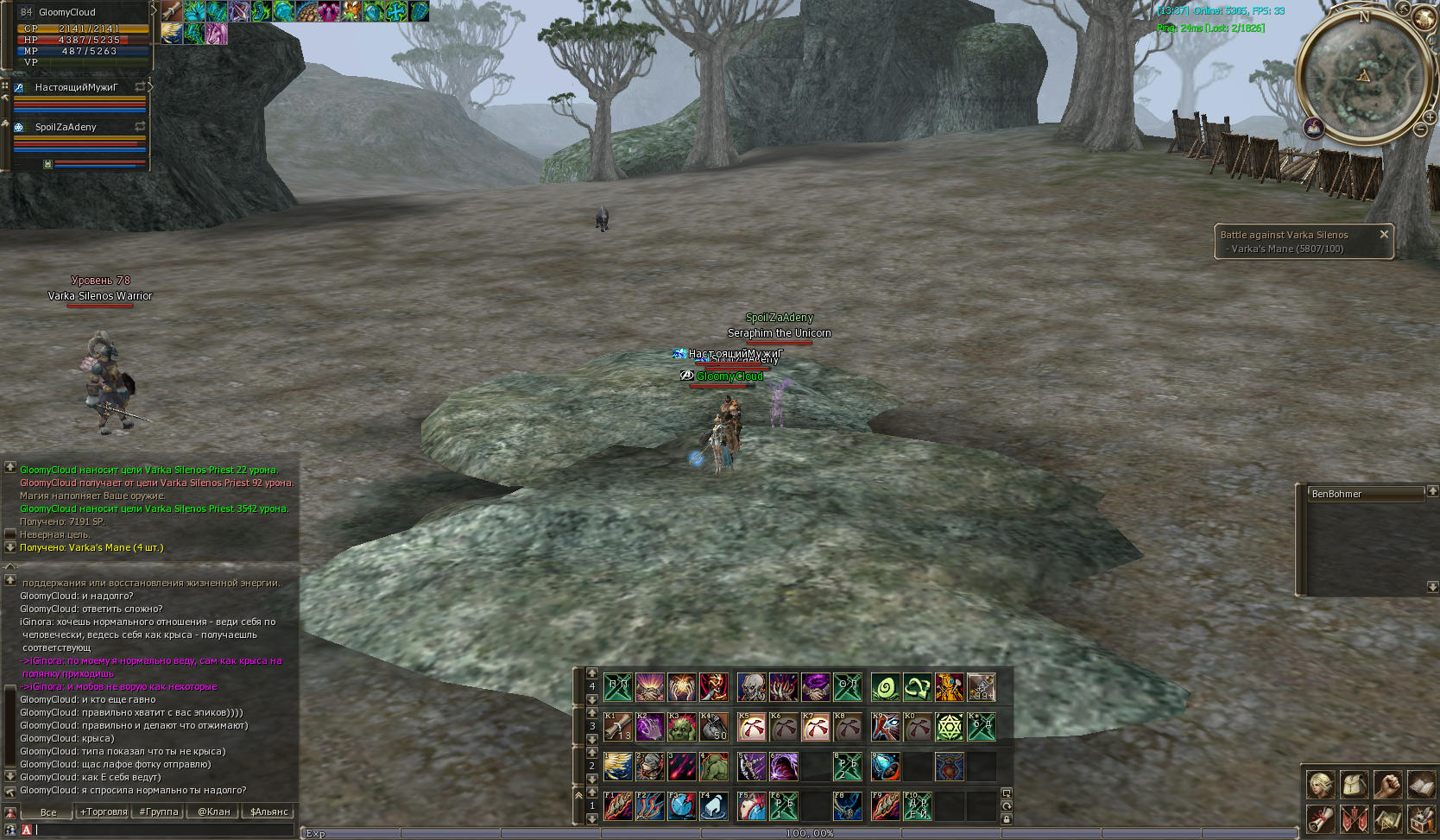Activate the skeleton skull skill
This screenshot has width=1440, height=840.
point(751,688)
